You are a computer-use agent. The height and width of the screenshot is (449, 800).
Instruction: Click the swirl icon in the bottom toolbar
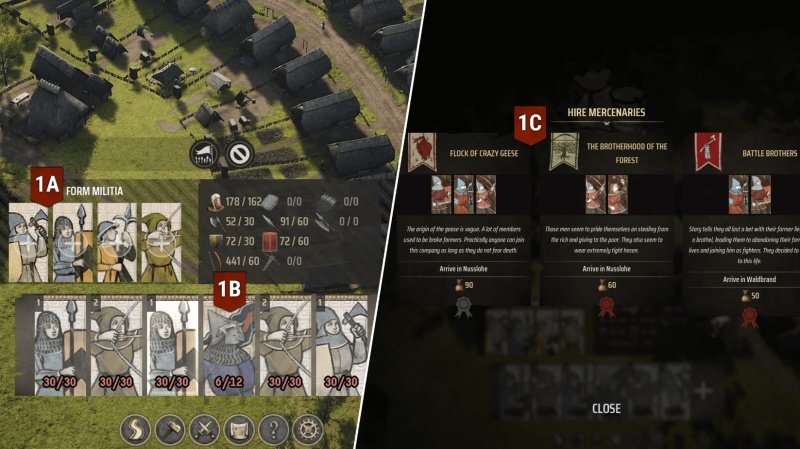tap(137, 429)
